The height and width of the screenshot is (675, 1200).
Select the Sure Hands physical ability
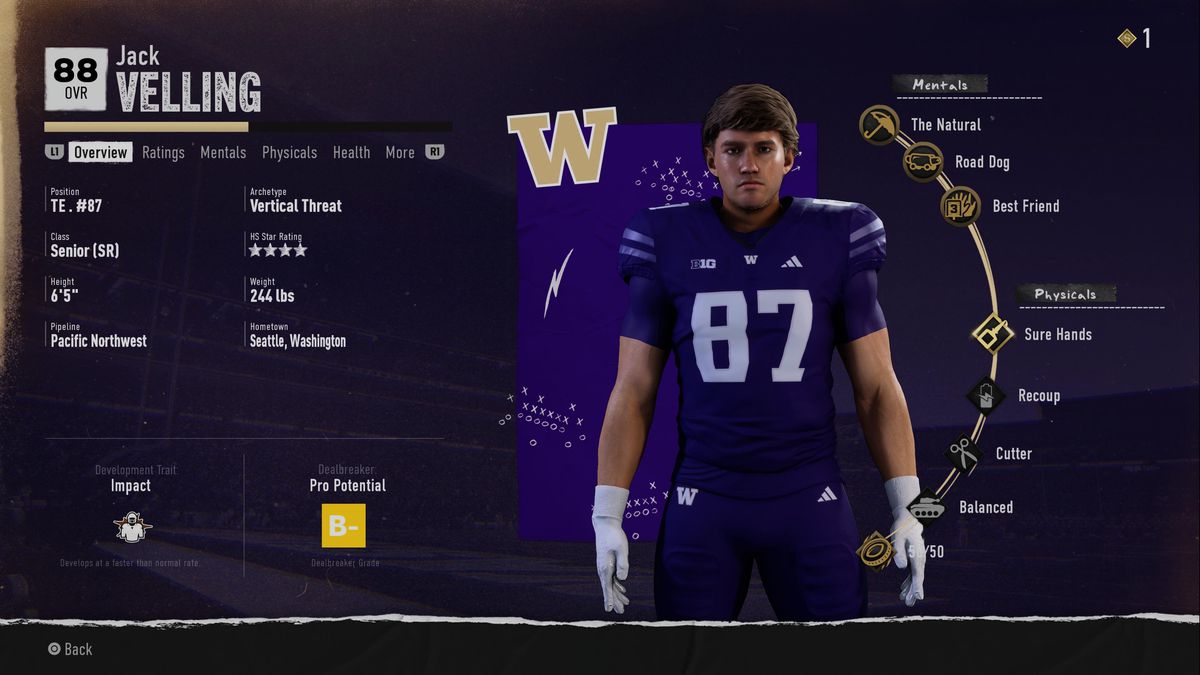pyautogui.click(x=993, y=334)
